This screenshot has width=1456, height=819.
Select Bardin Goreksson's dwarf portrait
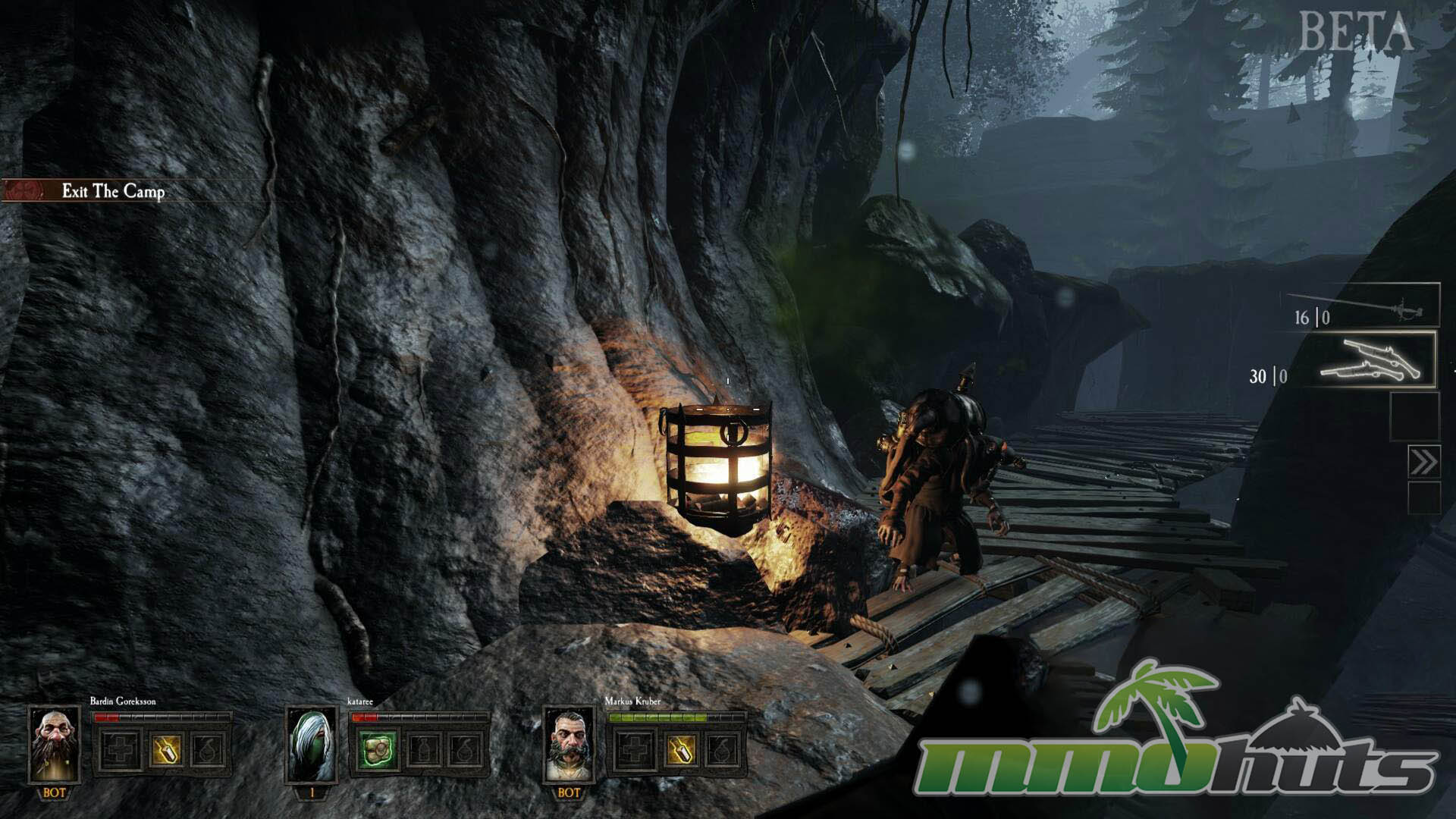55,745
